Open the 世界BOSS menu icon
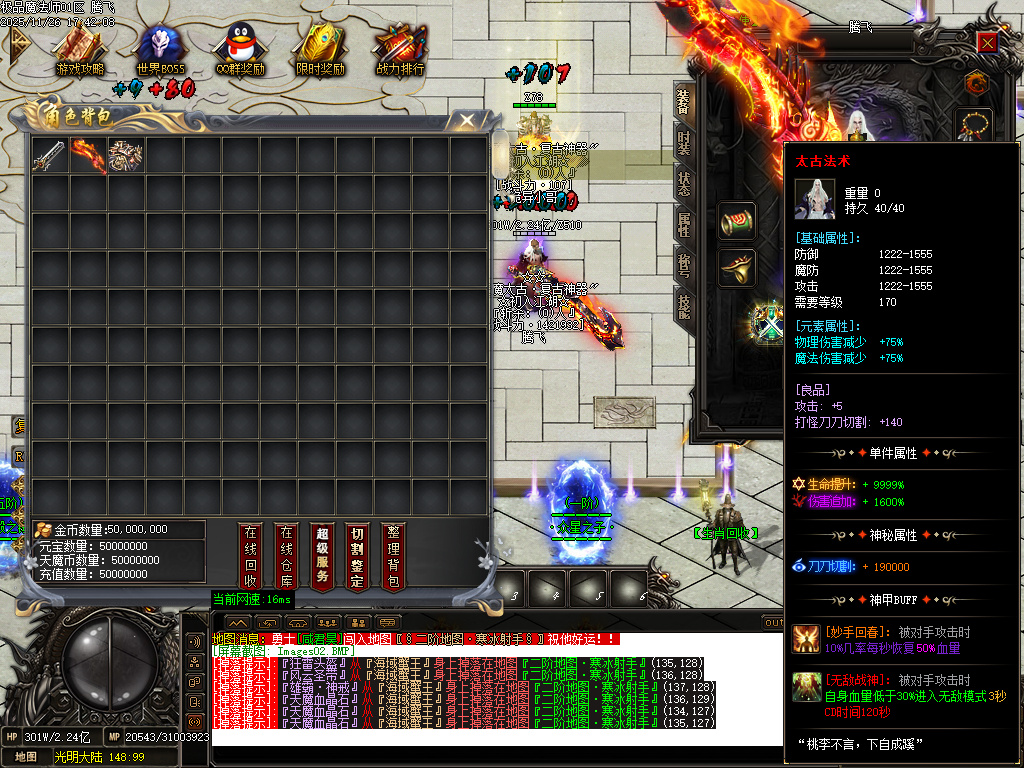Image resolution: width=1024 pixels, height=768 pixels. click(160, 49)
